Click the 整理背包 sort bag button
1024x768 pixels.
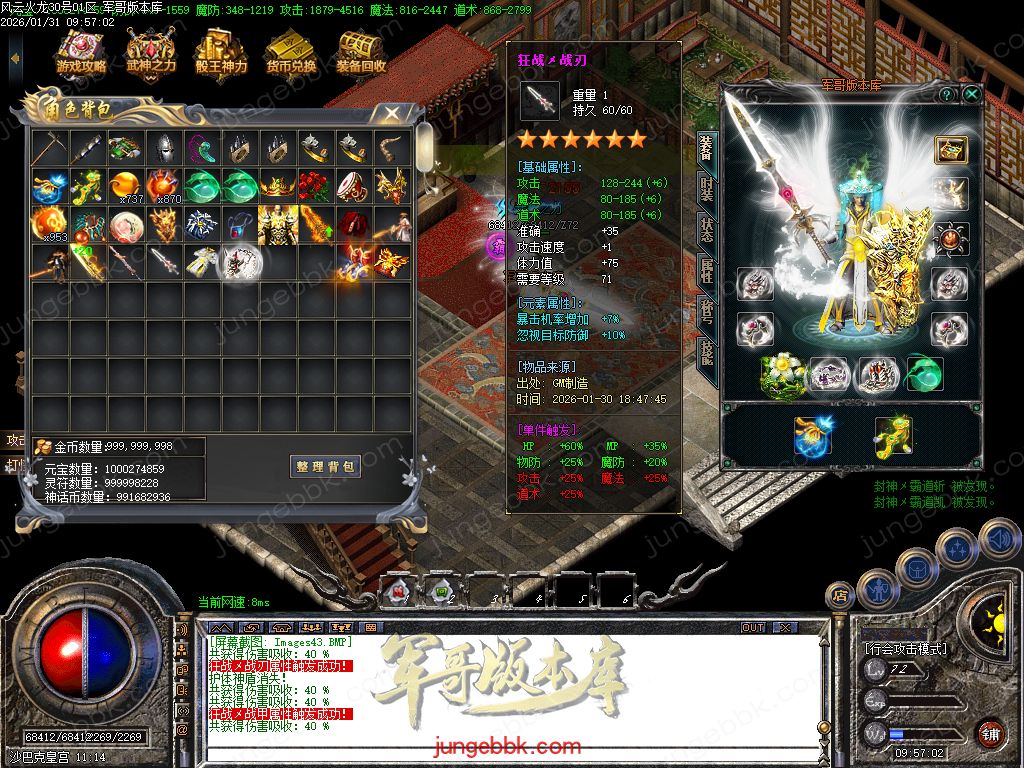tap(326, 467)
